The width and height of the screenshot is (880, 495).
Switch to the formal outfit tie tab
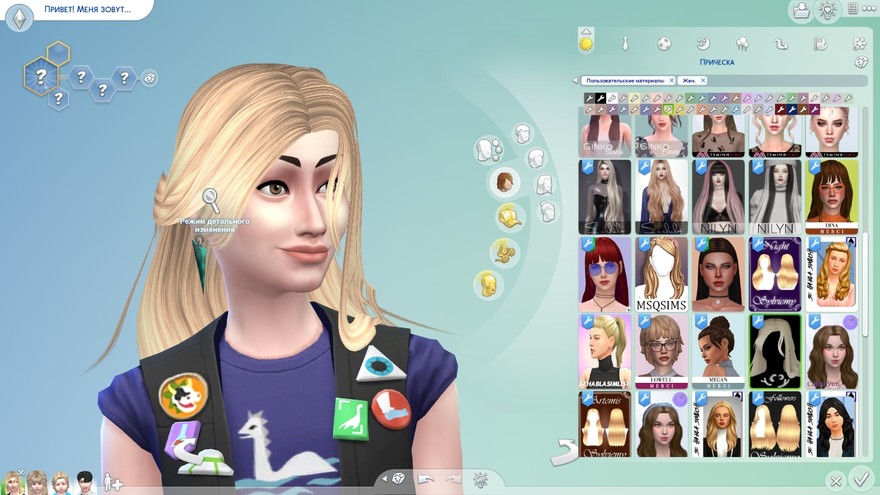pyautogui.click(x=624, y=43)
